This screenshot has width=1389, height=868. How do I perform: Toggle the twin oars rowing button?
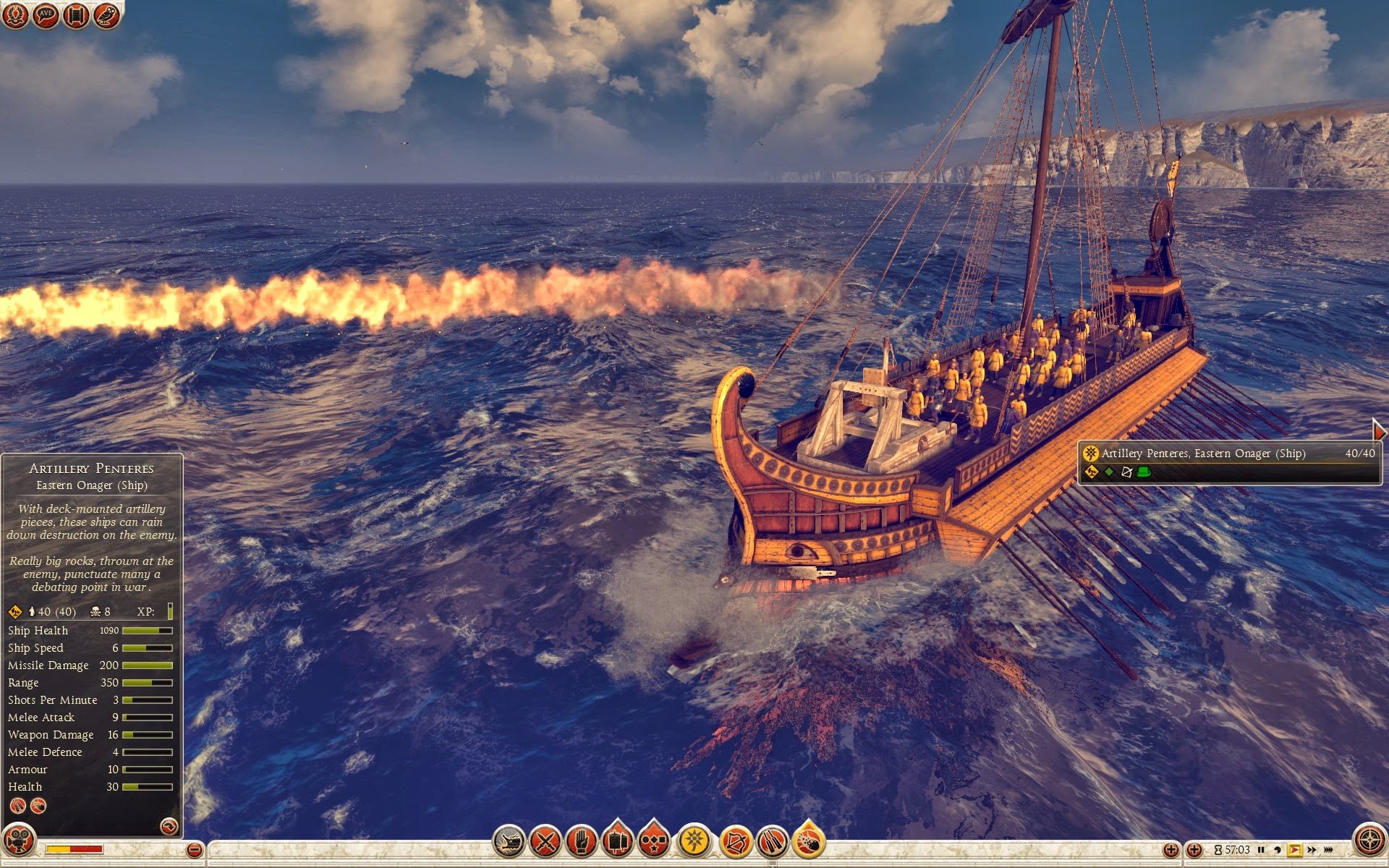coord(772,842)
